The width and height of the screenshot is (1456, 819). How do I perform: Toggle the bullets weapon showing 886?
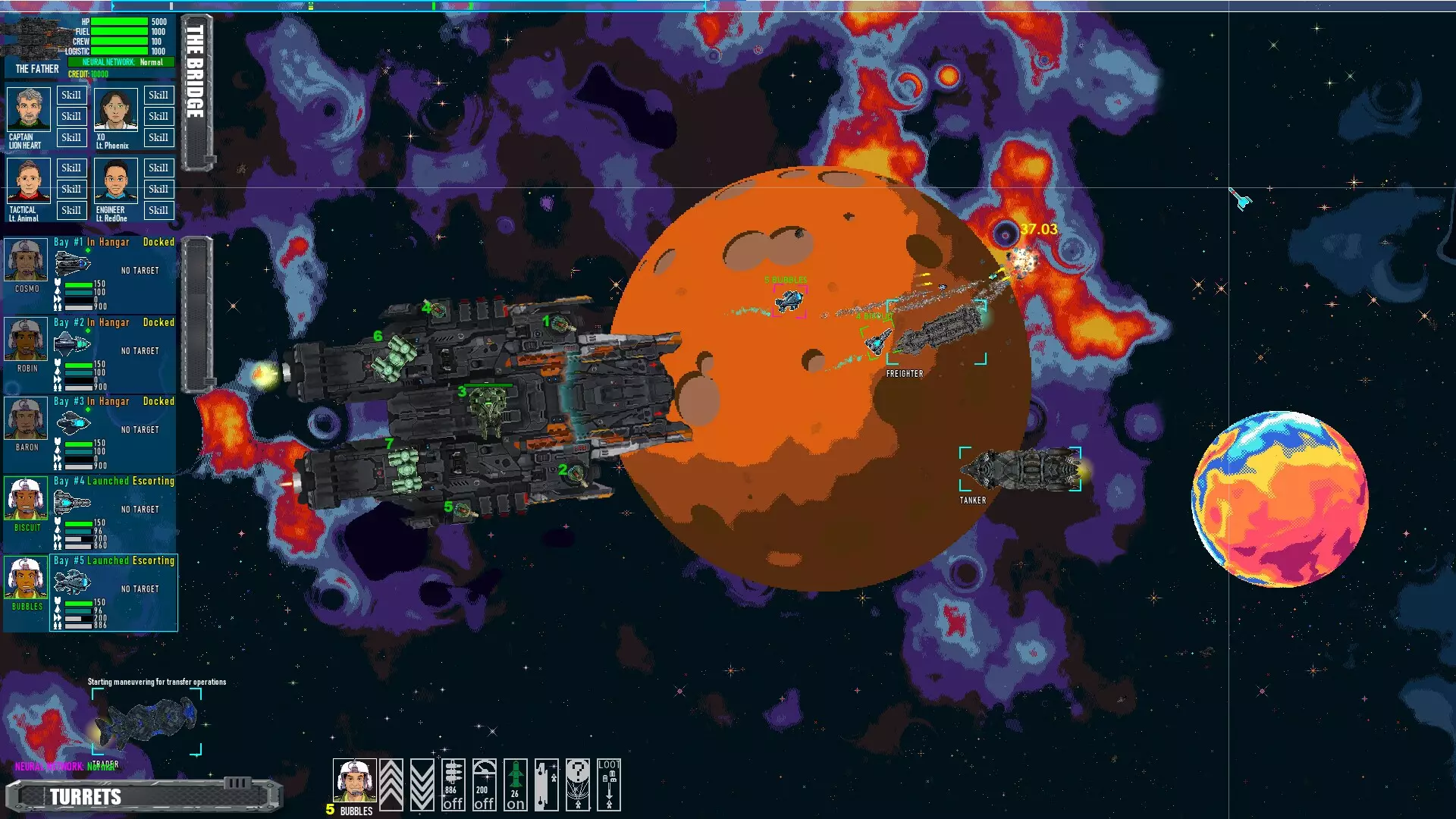[x=453, y=785]
